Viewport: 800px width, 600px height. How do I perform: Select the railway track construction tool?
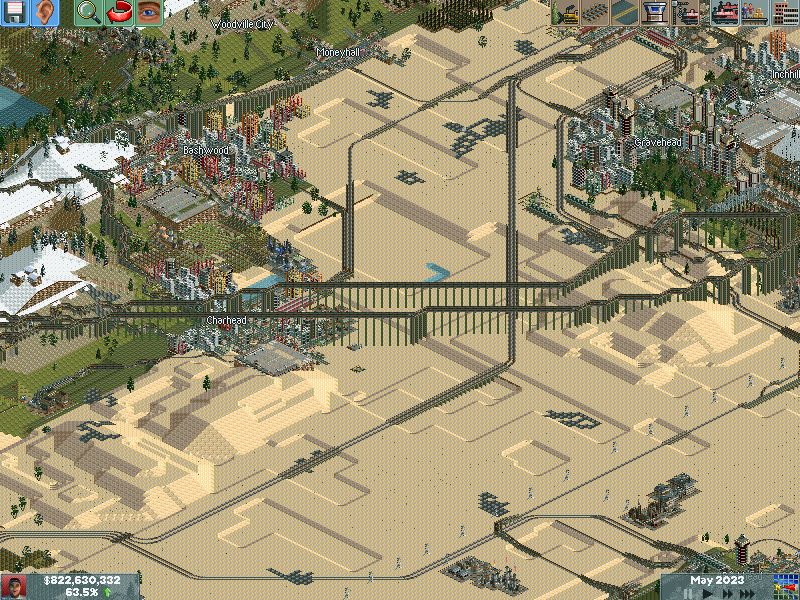pos(595,13)
